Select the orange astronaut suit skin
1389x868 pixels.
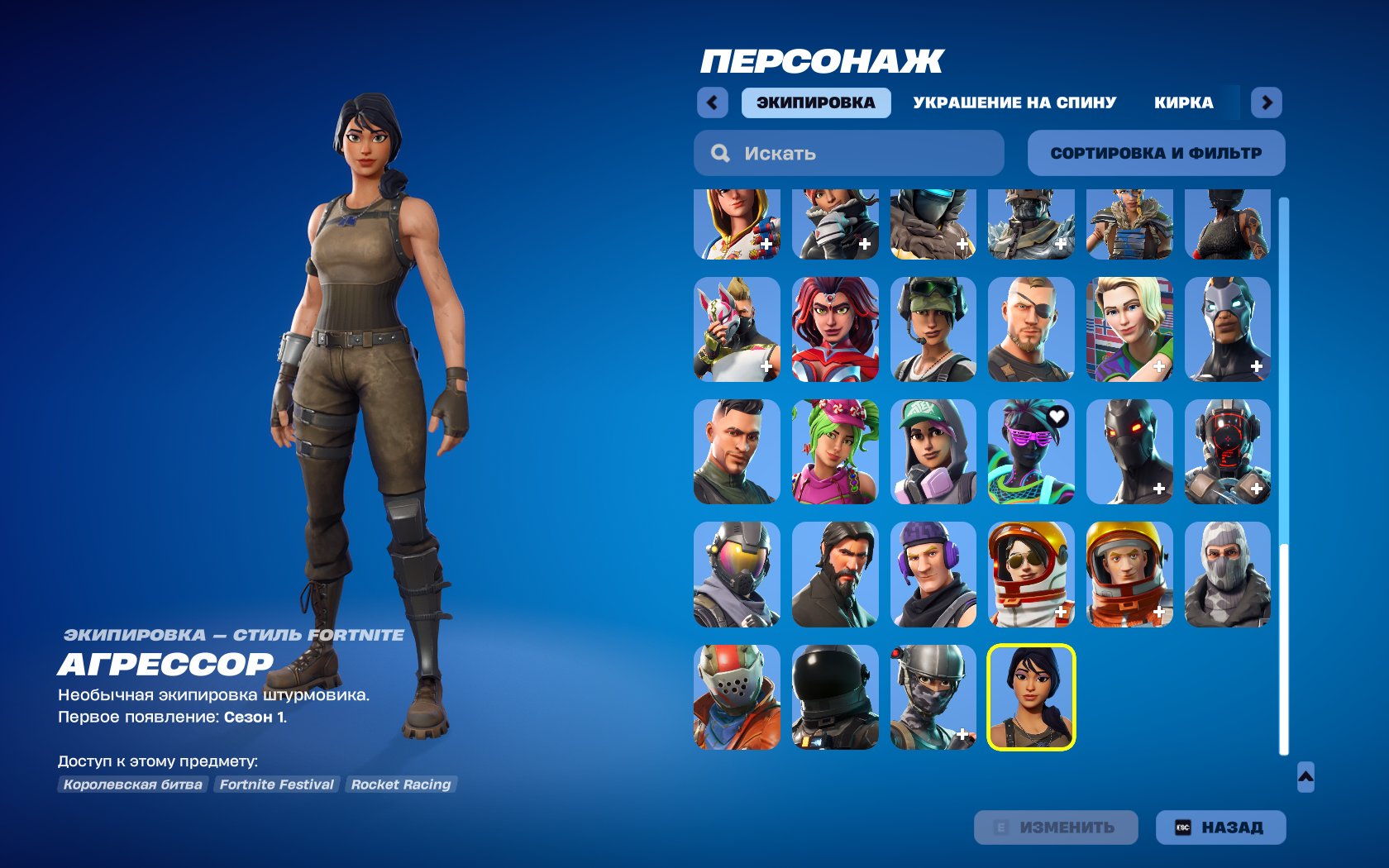click(x=1129, y=575)
